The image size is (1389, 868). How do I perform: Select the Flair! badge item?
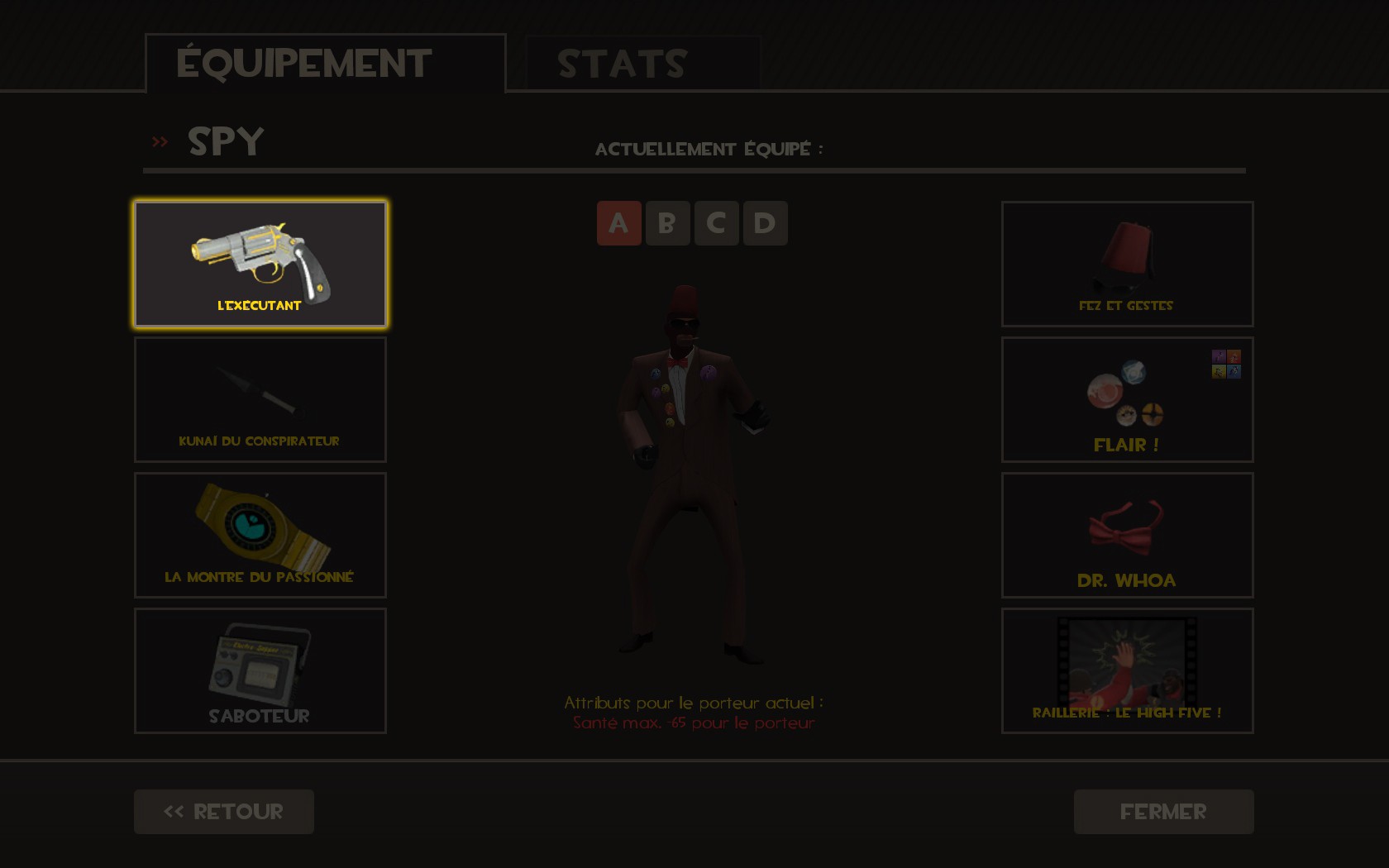click(1126, 398)
